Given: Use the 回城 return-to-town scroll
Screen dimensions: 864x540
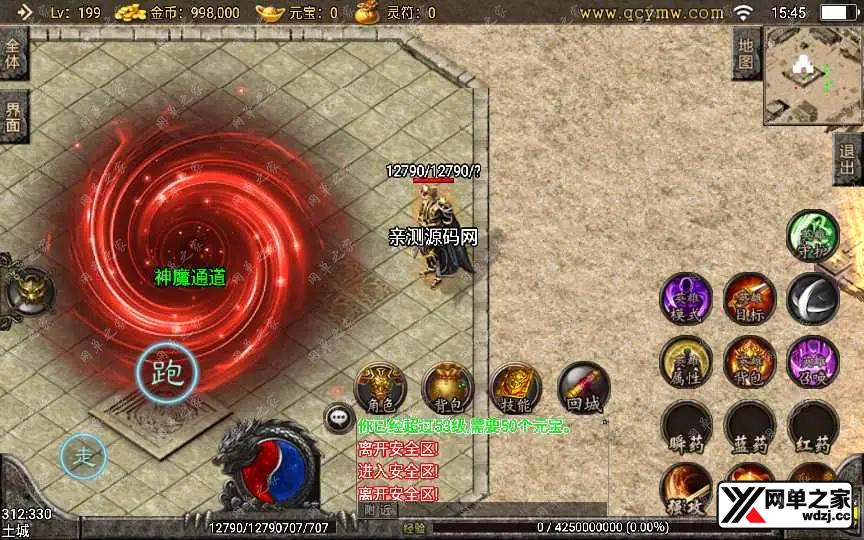Looking at the screenshot, I should point(582,389).
